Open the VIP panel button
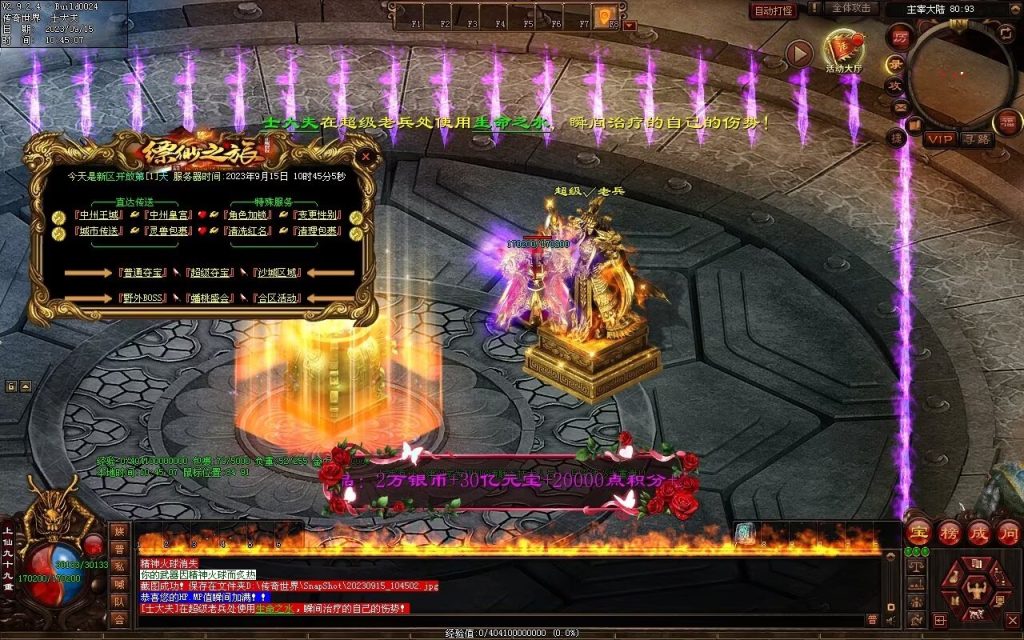 point(939,139)
